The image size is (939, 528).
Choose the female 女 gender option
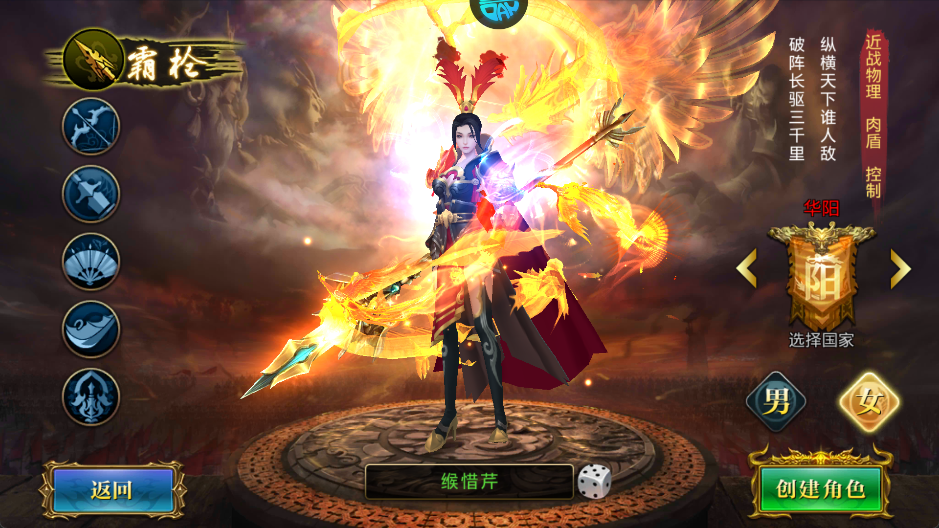tap(868, 402)
